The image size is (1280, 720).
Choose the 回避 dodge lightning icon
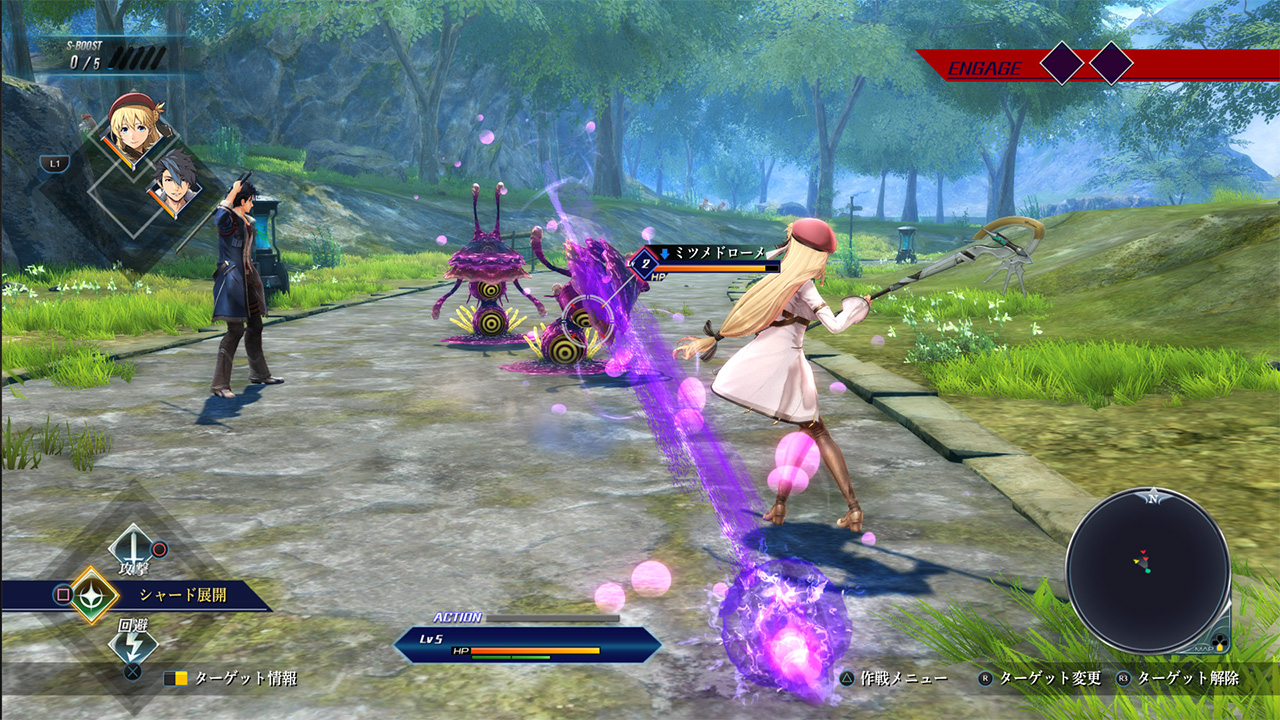click(131, 644)
